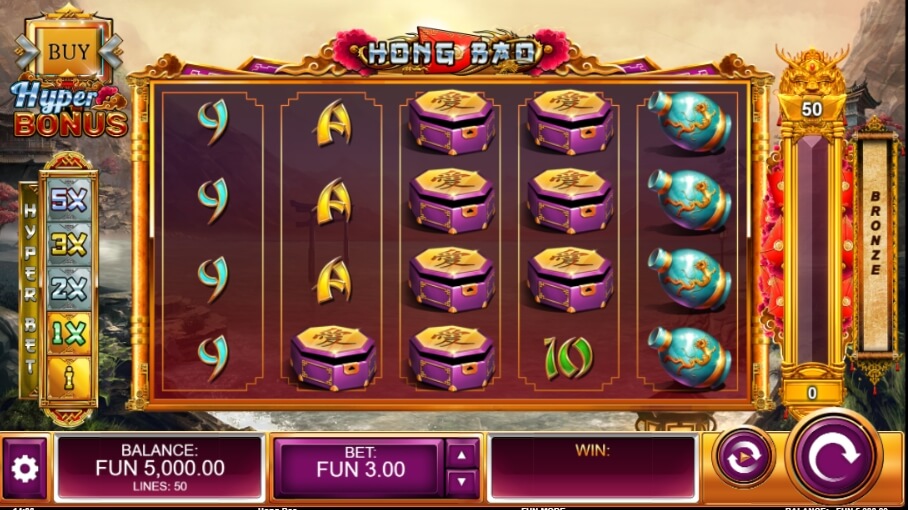
Task: Toggle the autoplay button
Action: [x=745, y=459]
